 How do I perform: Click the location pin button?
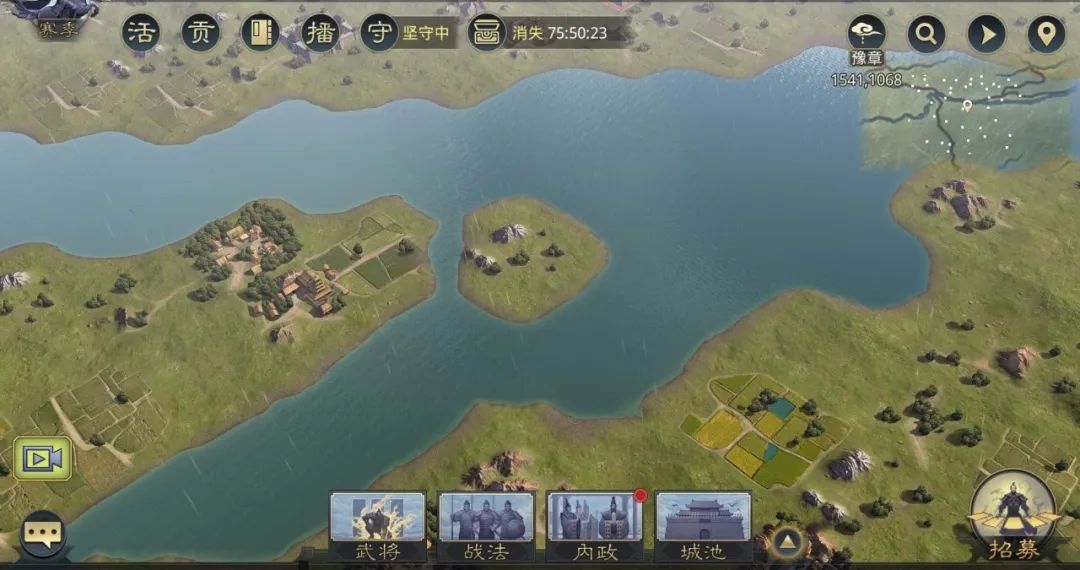pos(1046,34)
